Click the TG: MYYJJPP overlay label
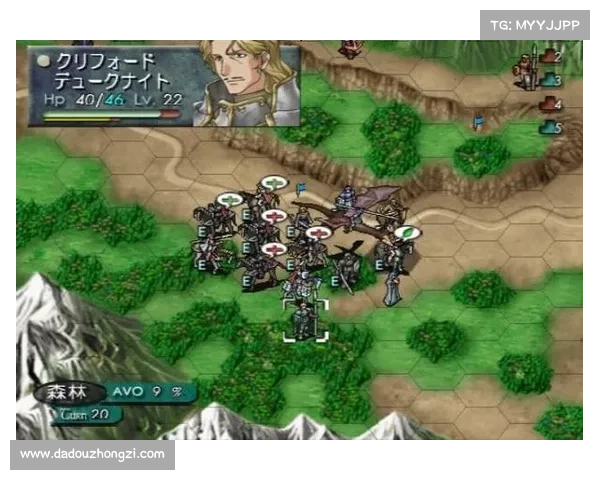Image resolution: width=600 pixels, height=480 pixels. coord(535,24)
